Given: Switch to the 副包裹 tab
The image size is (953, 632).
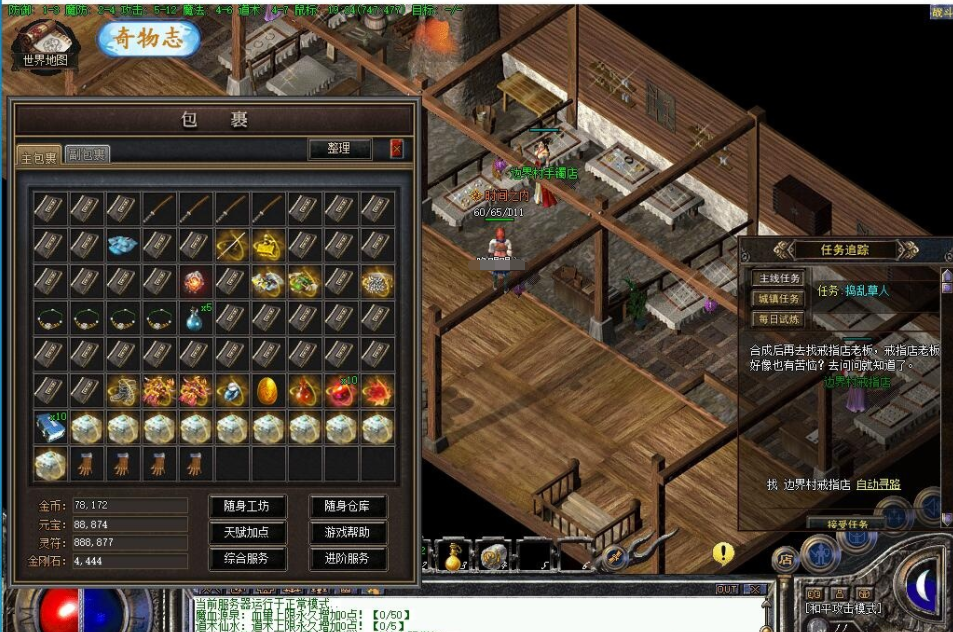Looking at the screenshot, I should coord(88,154).
